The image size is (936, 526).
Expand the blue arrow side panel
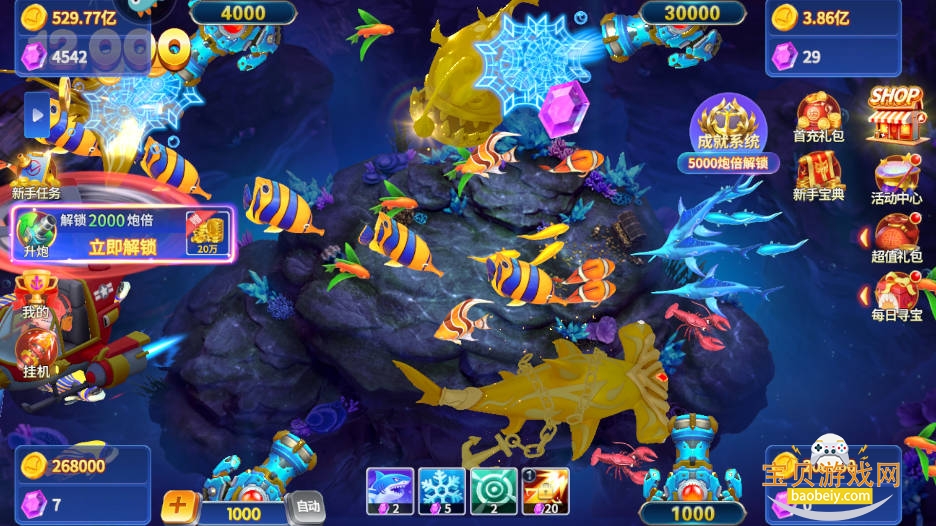pos(38,115)
